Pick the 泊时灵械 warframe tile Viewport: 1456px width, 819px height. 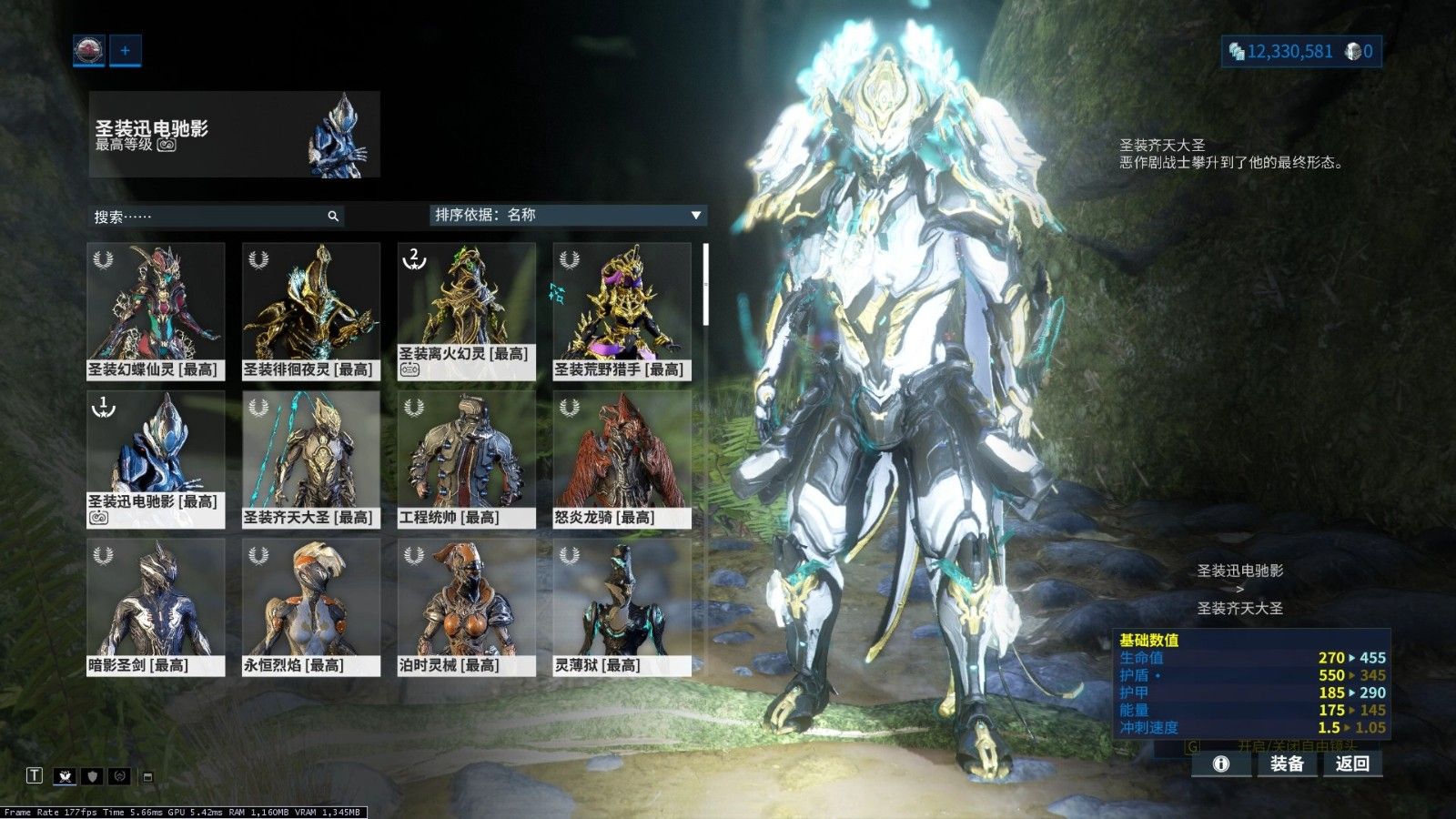tap(466, 607)
